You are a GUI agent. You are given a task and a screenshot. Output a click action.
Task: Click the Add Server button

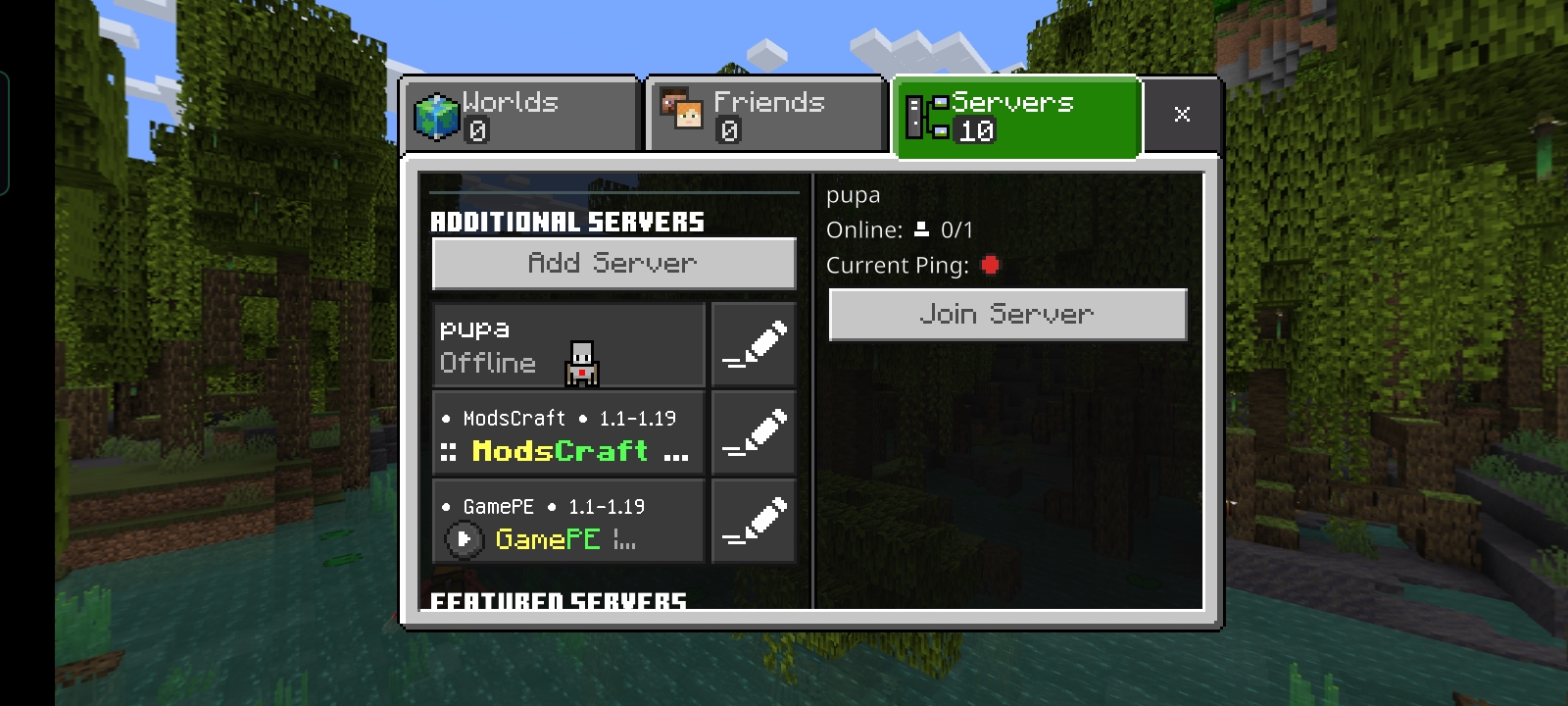tap(613, 263)
